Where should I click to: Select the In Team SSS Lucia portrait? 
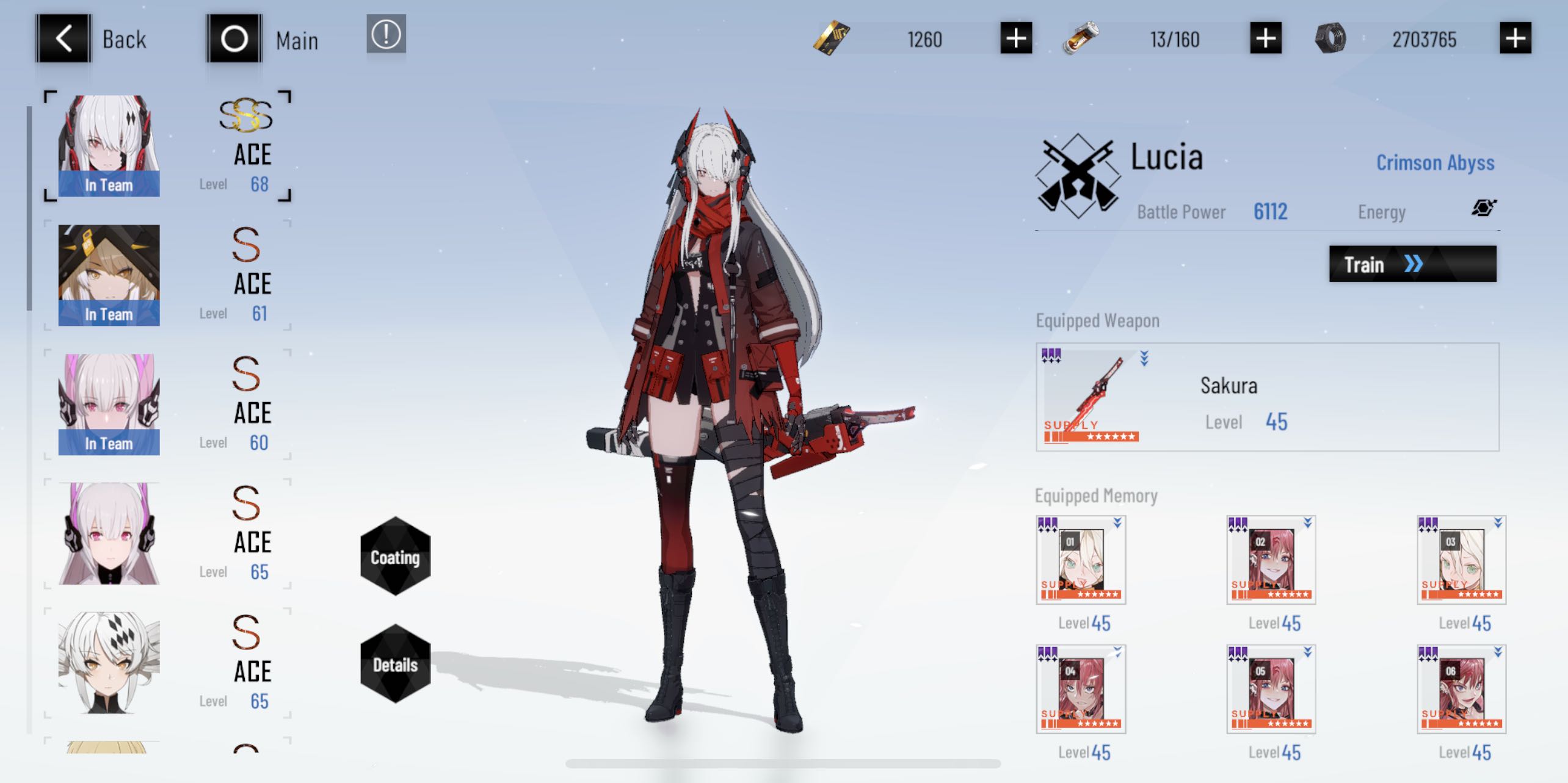[109, 145]
